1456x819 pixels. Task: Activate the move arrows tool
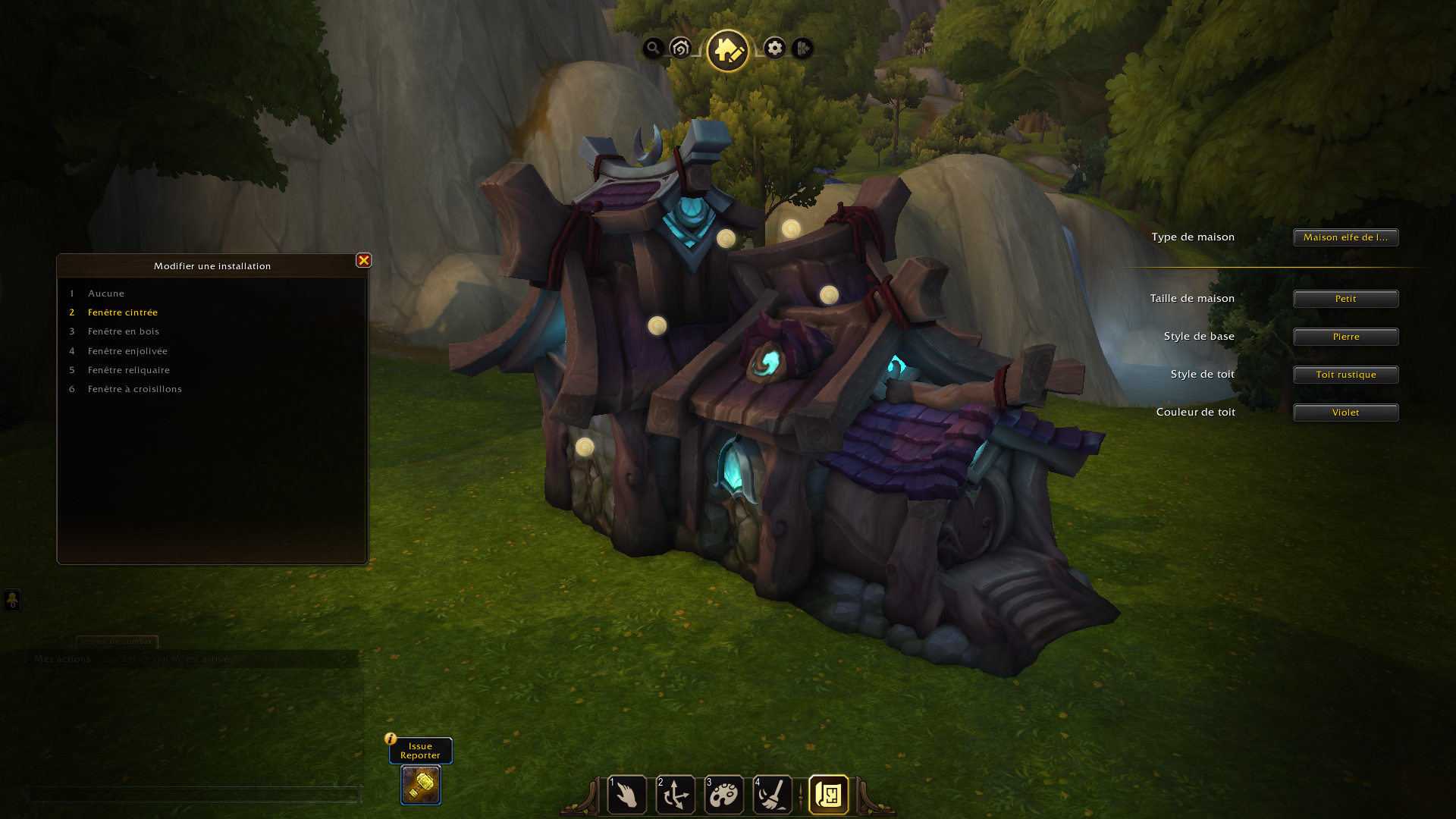point(676,795)
